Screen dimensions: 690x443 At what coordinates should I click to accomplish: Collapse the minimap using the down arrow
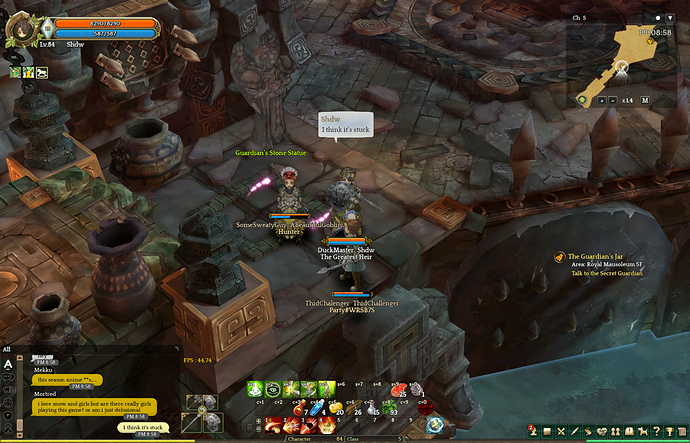(669, 18)
